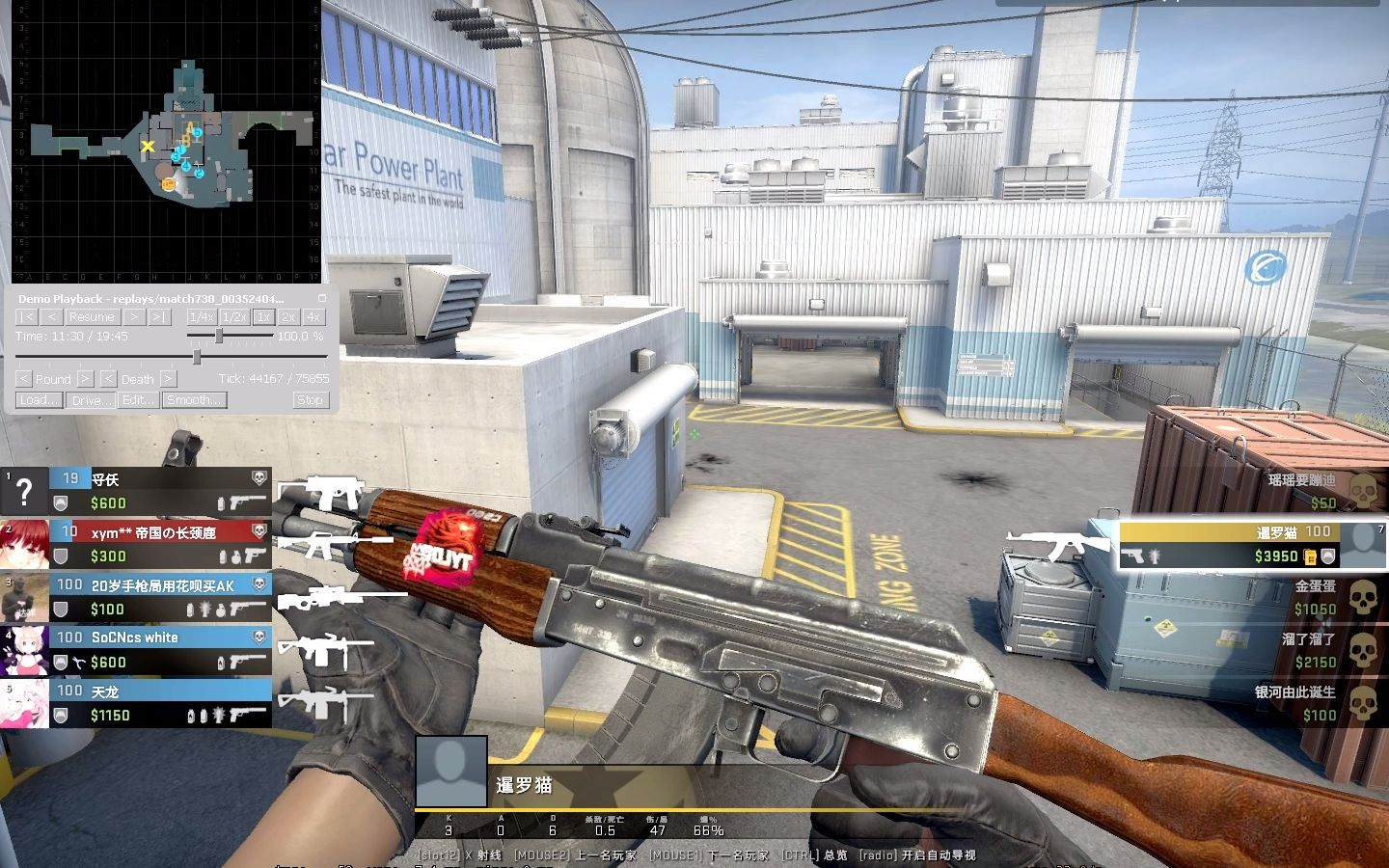Viewport: 1389px width, 868px height.
Task: Click the defuse kit icon beside 暹罗猫's money
Action: pos(1309,556)
